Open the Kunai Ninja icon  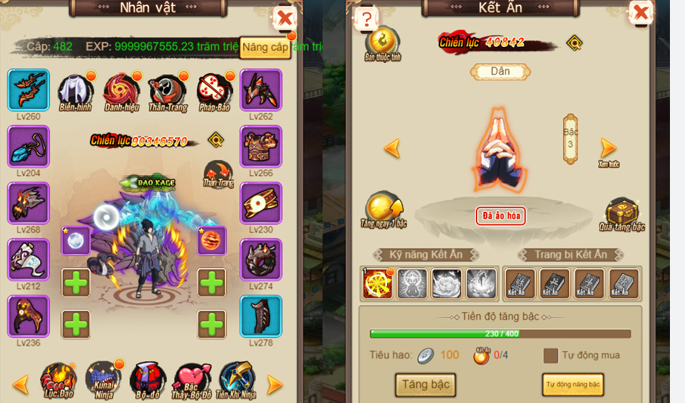[102, 379]
